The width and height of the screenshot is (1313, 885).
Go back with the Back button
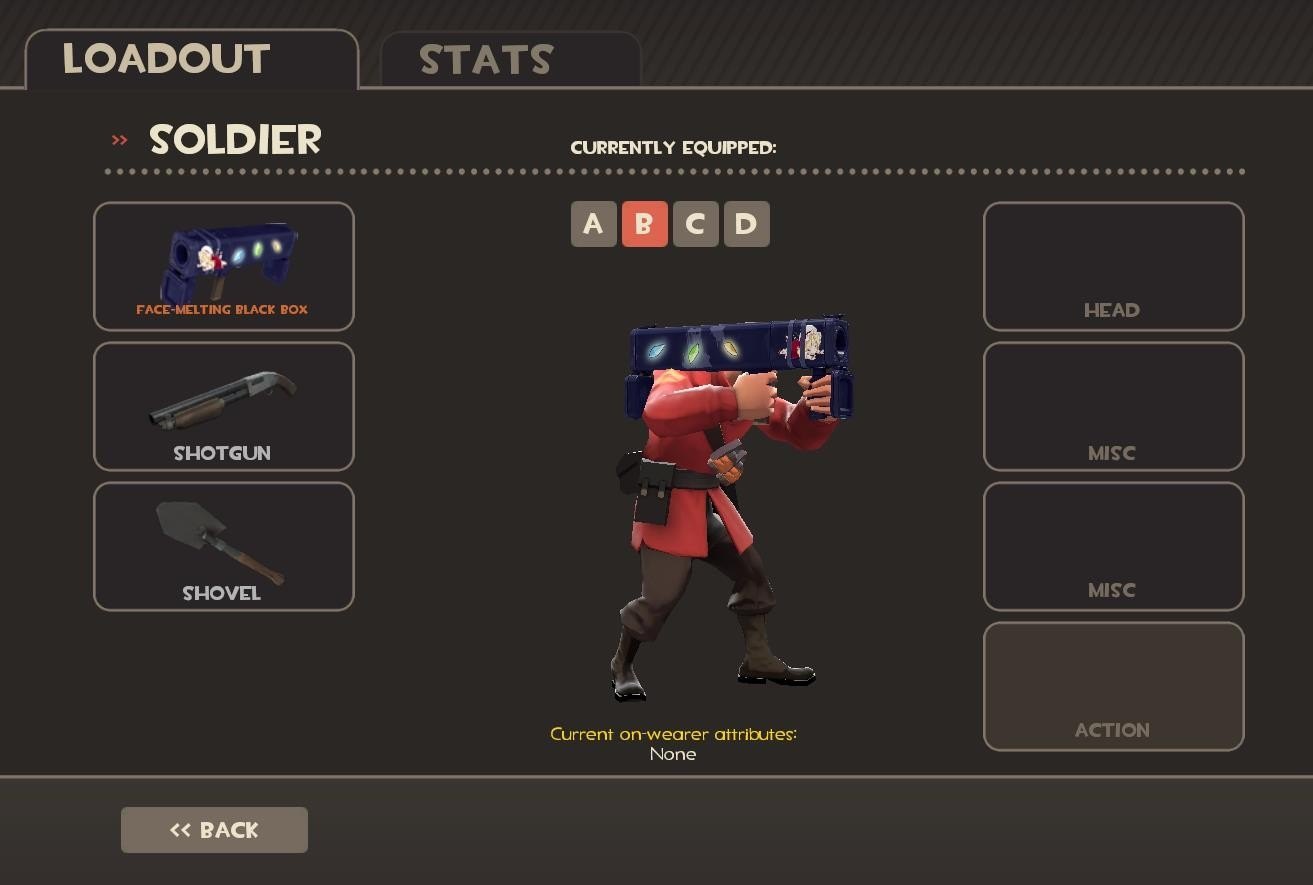(x=214, y=830)
